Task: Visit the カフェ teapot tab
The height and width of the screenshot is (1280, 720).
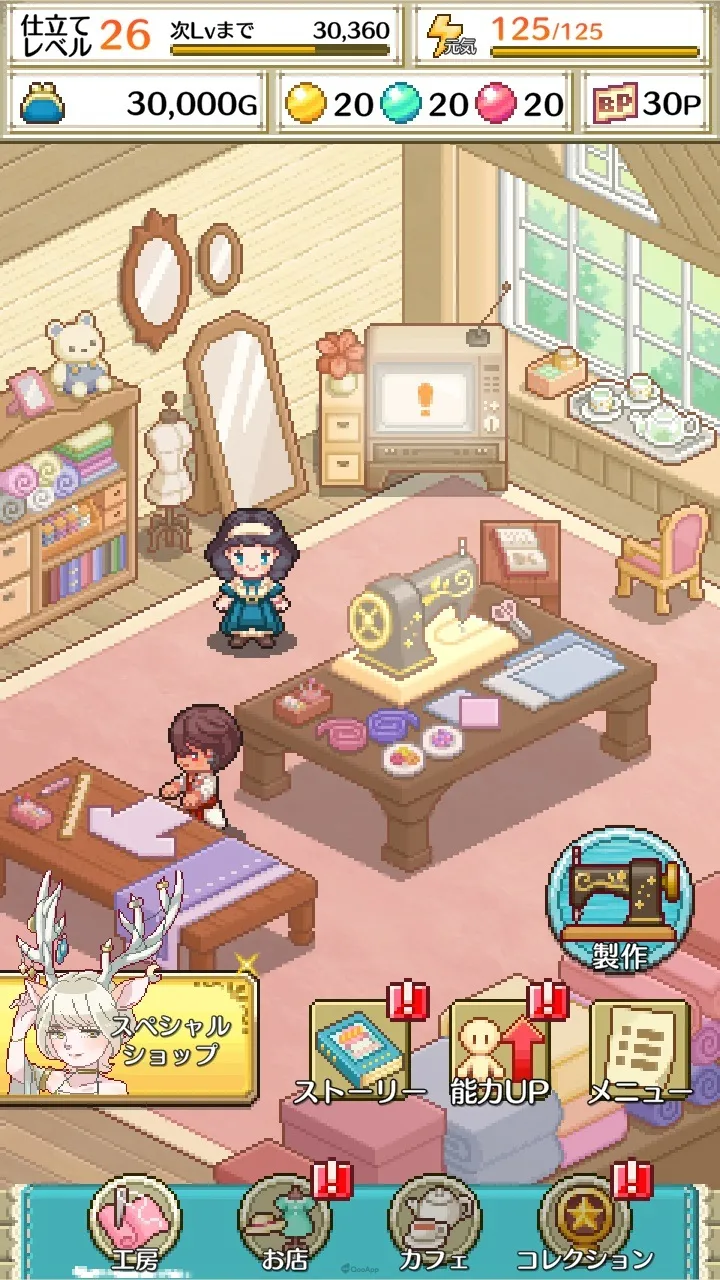Action: 434,1224
